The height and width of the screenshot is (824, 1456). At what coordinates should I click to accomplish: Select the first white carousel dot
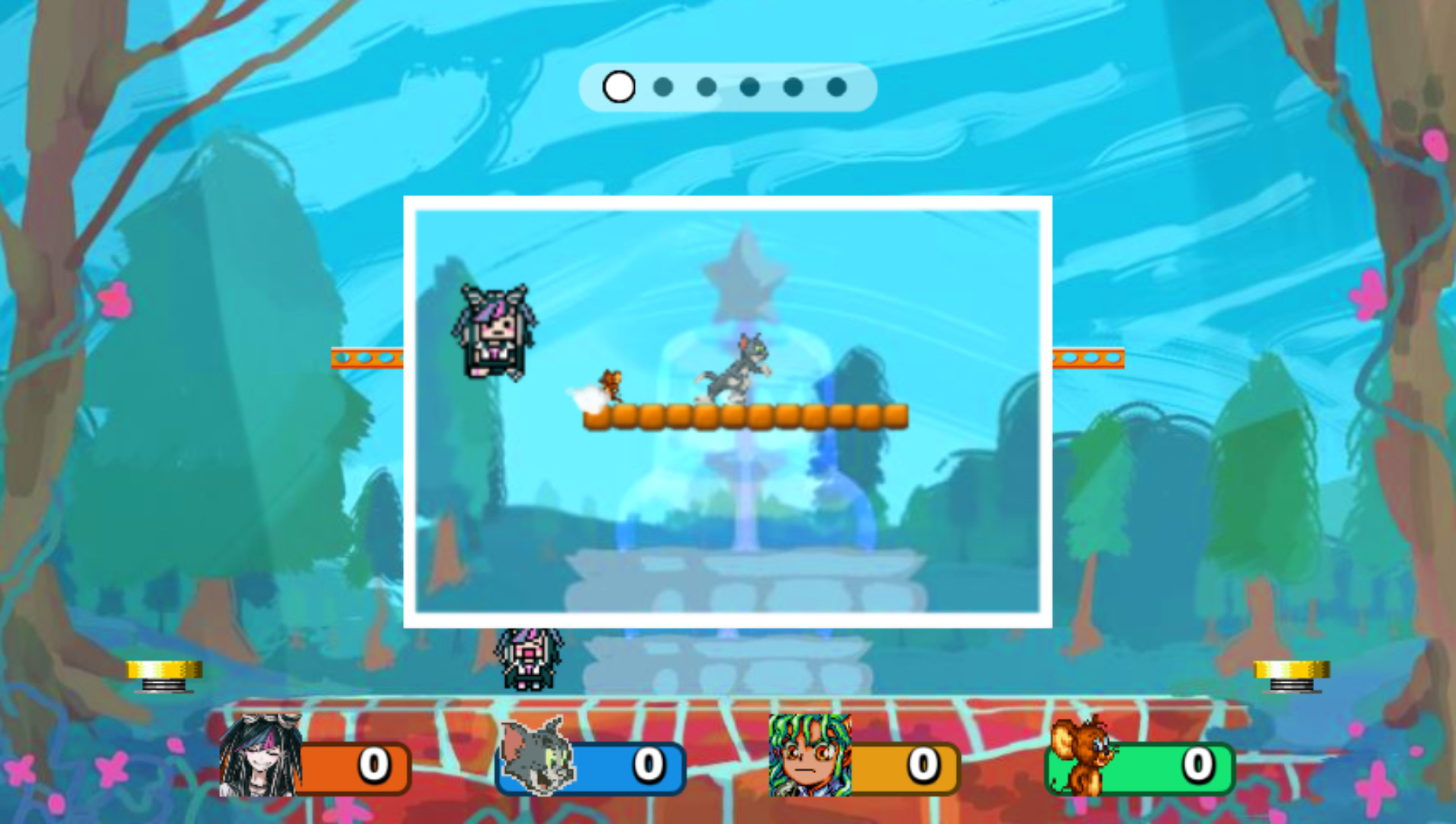(619, 87)
